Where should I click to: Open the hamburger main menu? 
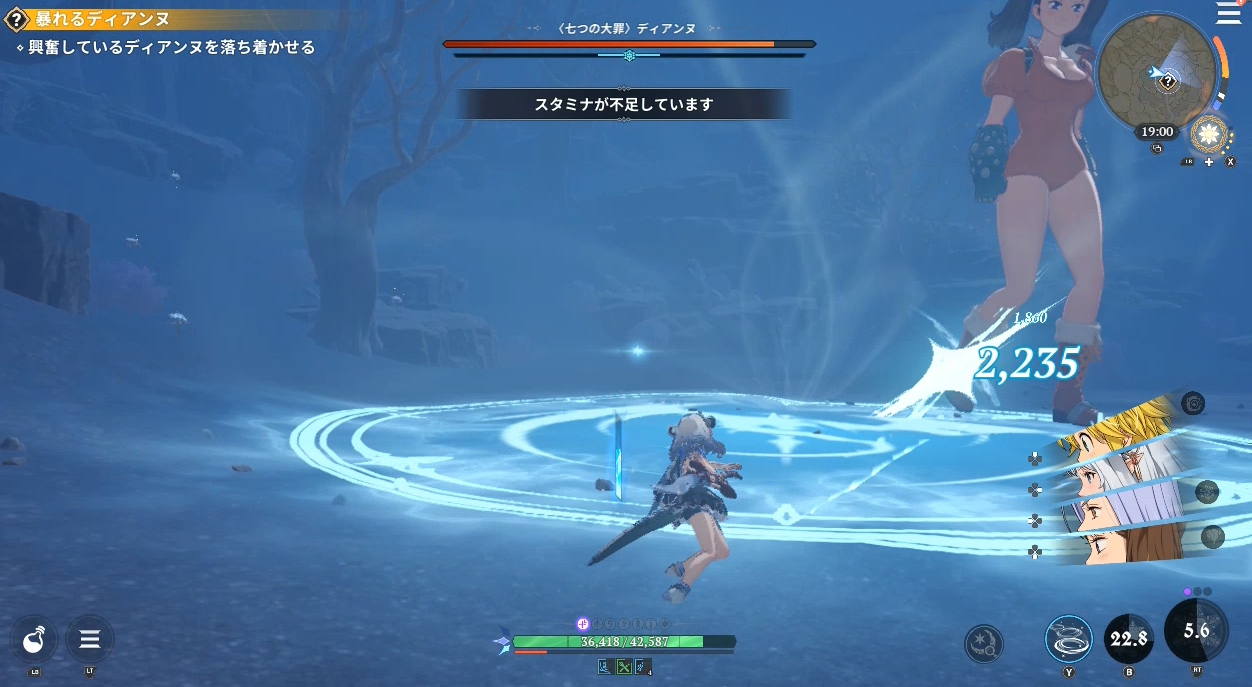[x=1227, y=13]
